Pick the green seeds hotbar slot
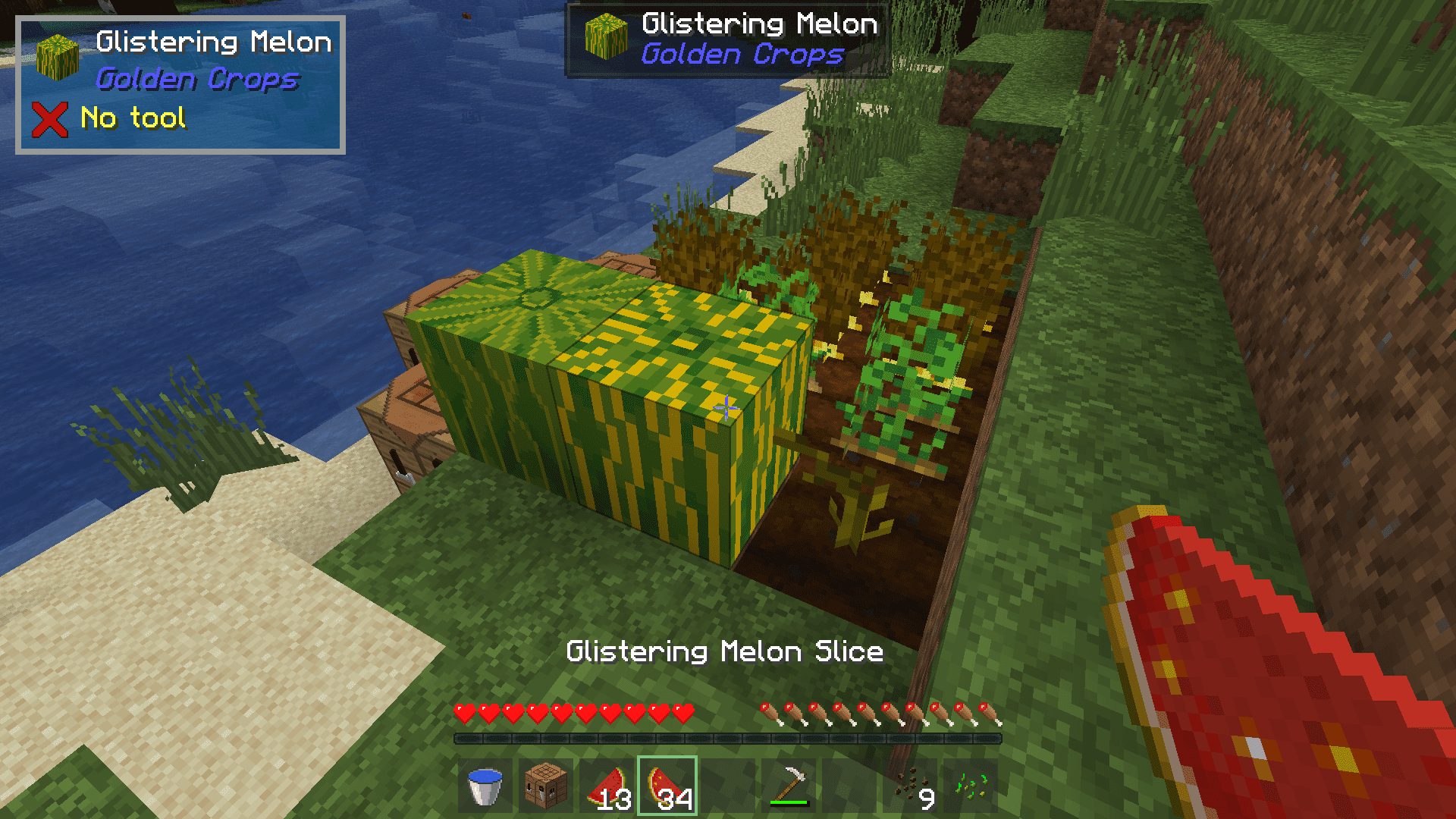Viewport: 1456px width, 819px height. [x=971, y=786]
